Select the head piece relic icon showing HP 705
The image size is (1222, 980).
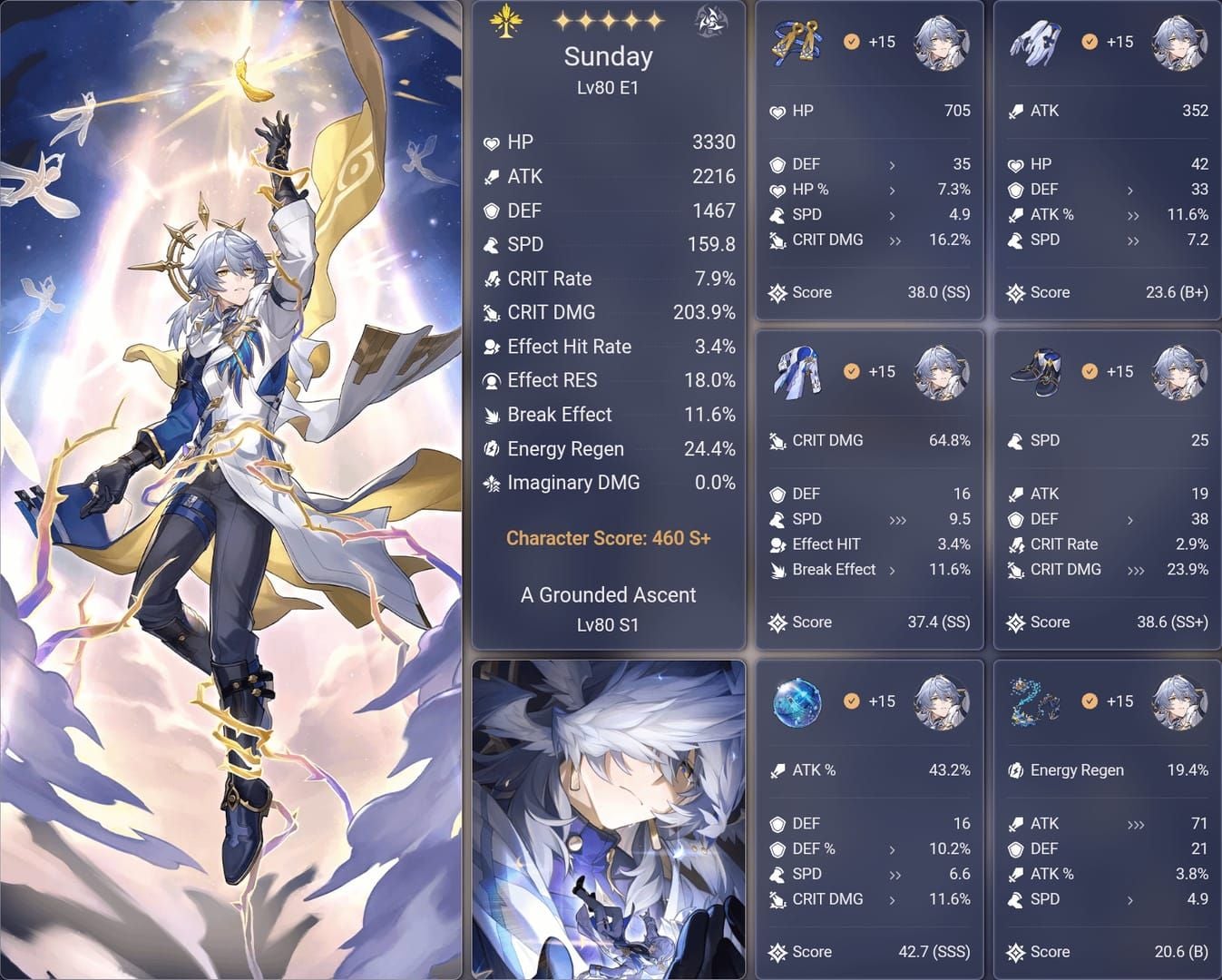pos(797,41)
